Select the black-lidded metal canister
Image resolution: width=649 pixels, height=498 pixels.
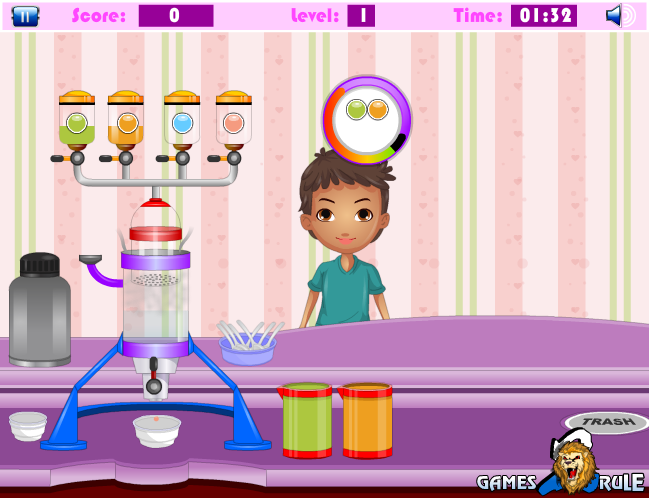[x=40, y=310]
